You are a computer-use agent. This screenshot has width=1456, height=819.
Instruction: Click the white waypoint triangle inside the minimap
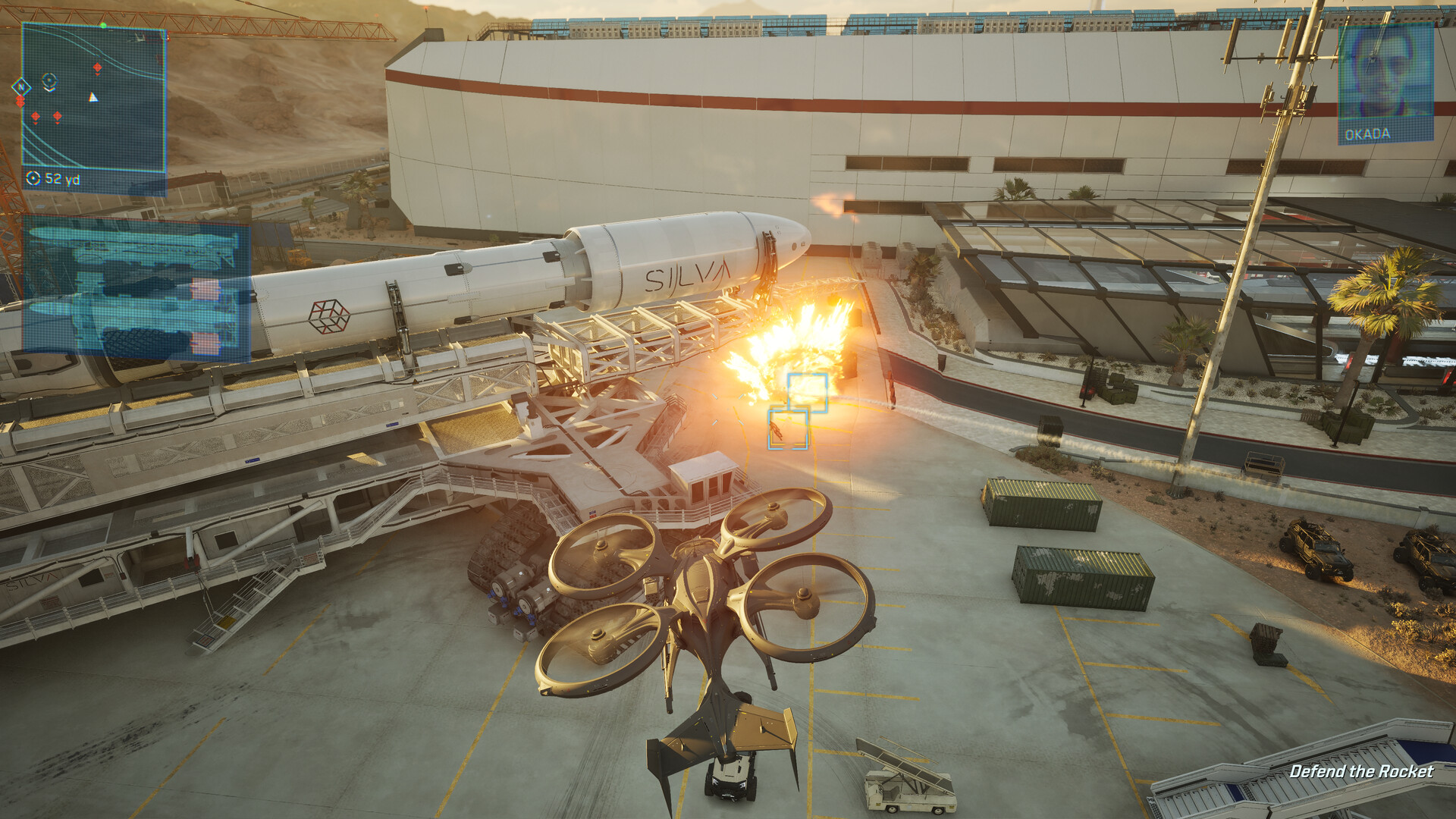pos(93,98)
